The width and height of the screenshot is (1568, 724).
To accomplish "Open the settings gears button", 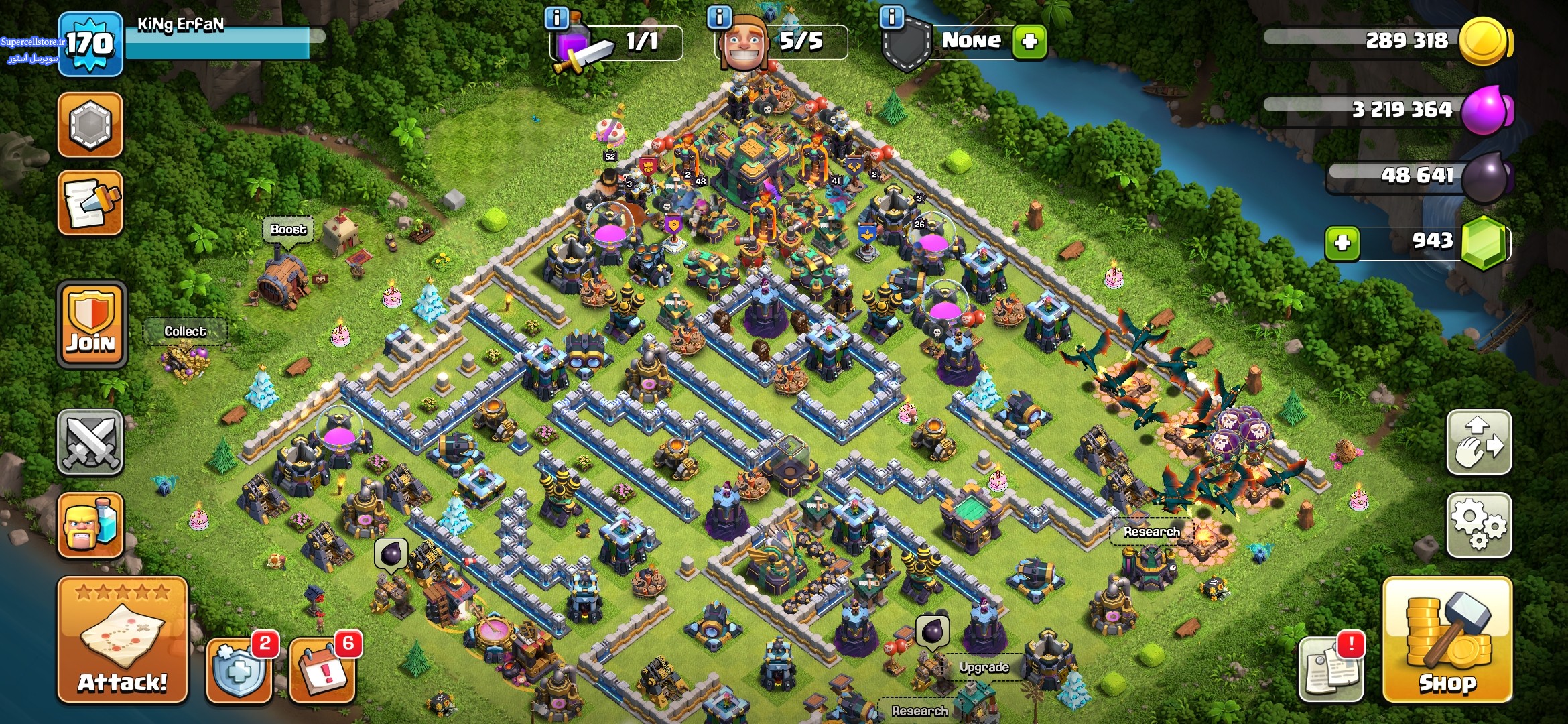I will (x=1479, y=525).
